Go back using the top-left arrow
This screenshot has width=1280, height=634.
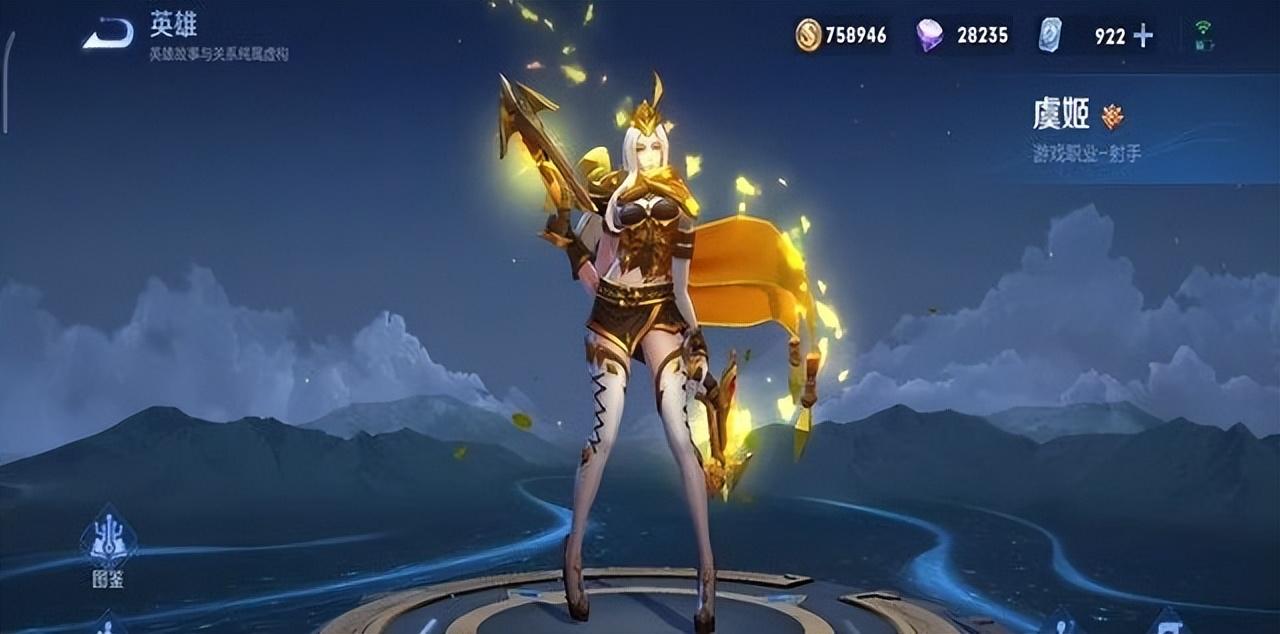click(108, 35)
